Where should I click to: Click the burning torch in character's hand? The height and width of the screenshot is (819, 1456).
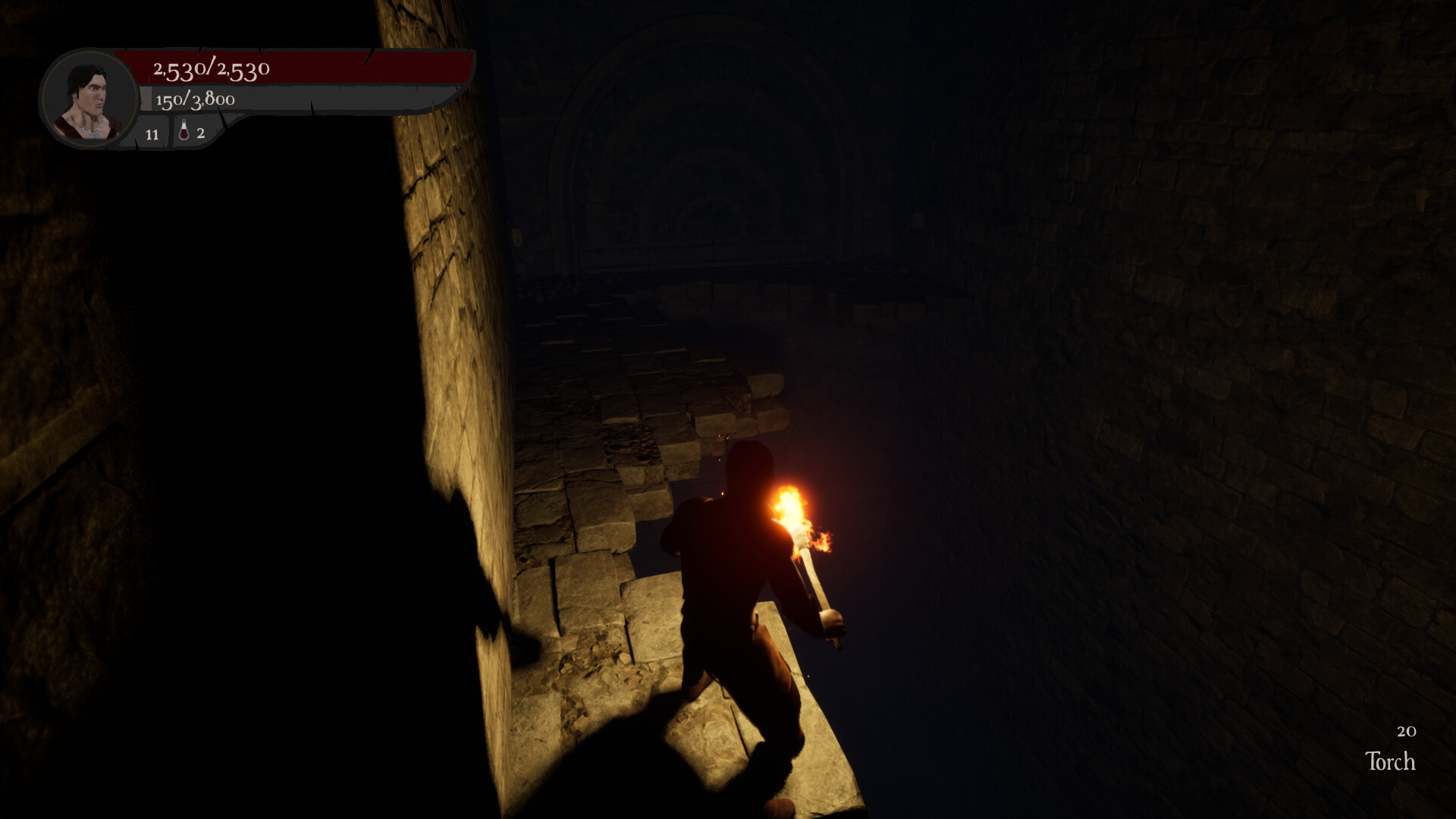click(x=792, y=516)
